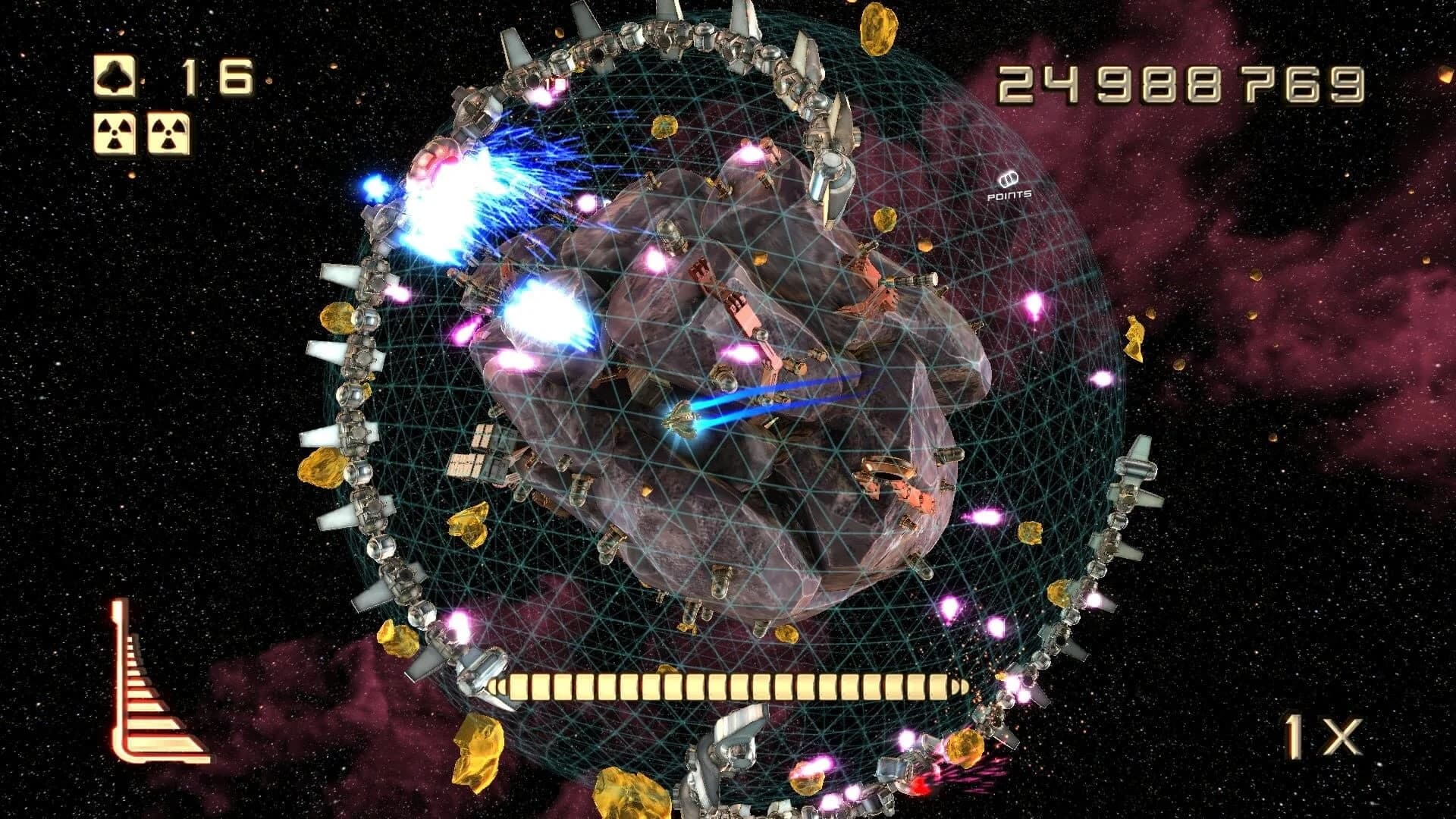Click the ship lives icon showing 16
1456x819 pixels.
[x=113, y=74]
